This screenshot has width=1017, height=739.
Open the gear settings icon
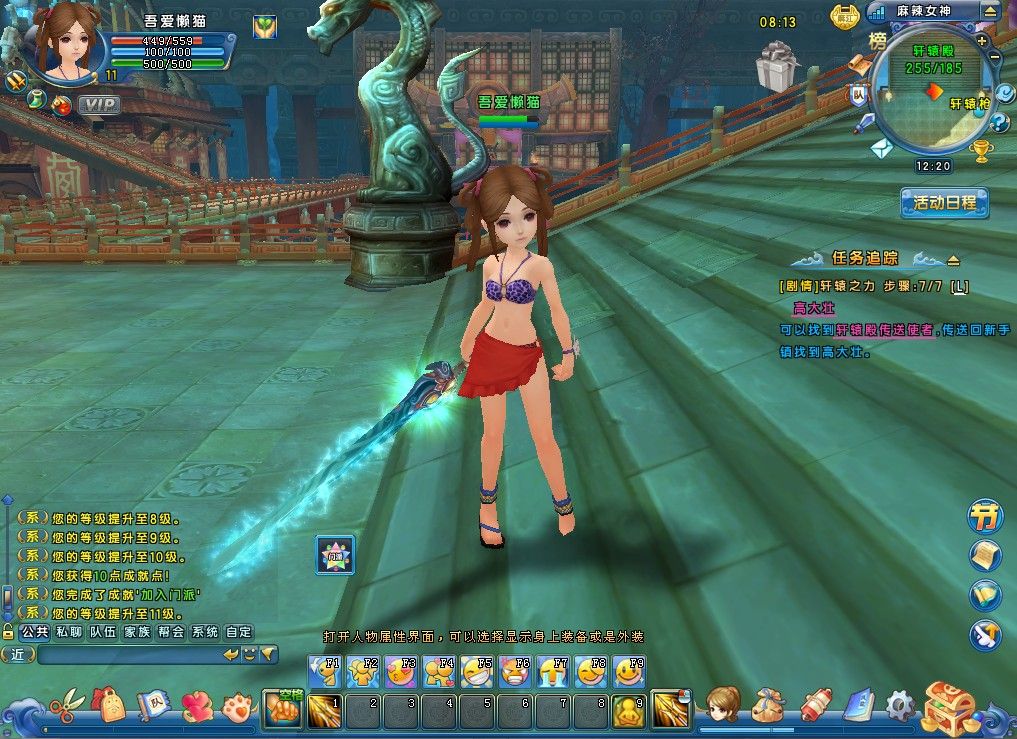tap(900, 705)
